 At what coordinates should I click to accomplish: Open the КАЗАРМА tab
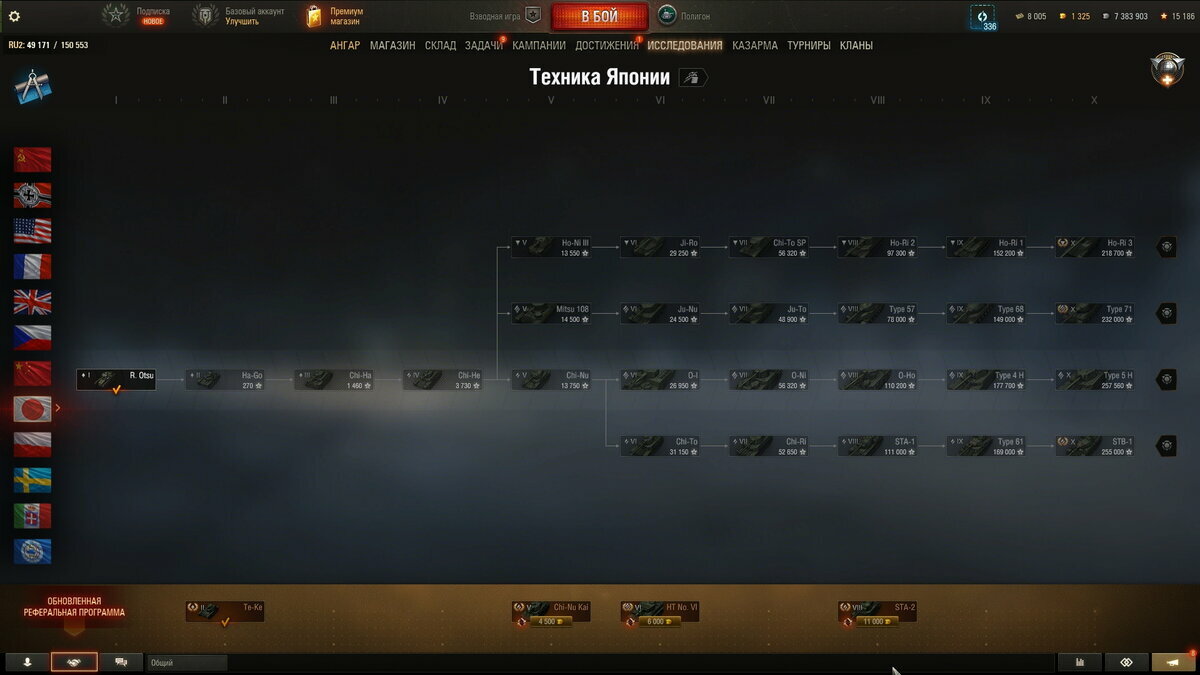[x=754, y=45]
